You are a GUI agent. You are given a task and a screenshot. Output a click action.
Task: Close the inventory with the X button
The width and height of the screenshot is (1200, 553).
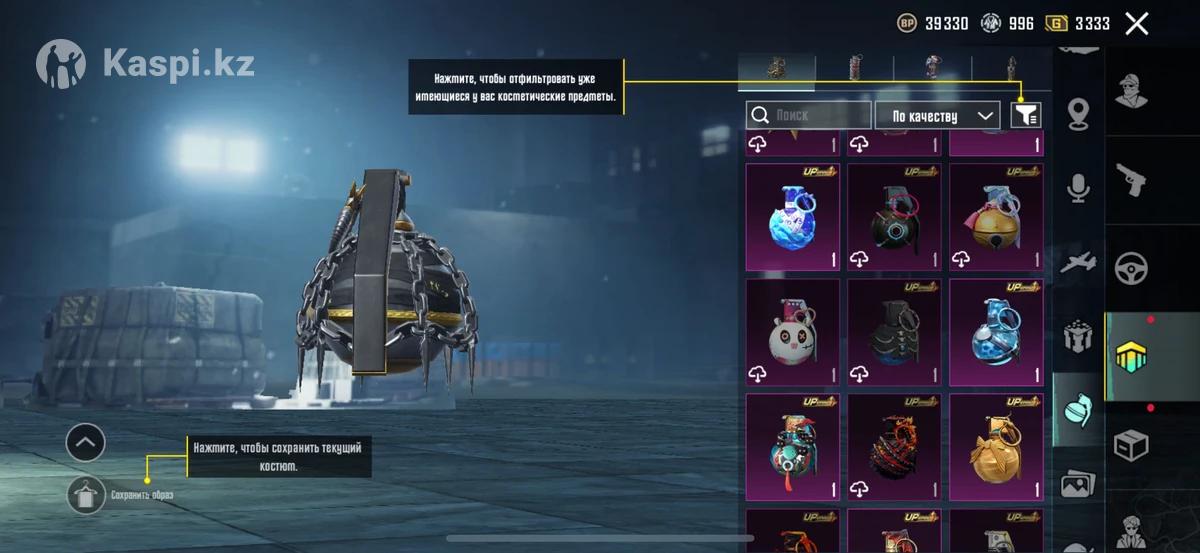point(1136,24)
